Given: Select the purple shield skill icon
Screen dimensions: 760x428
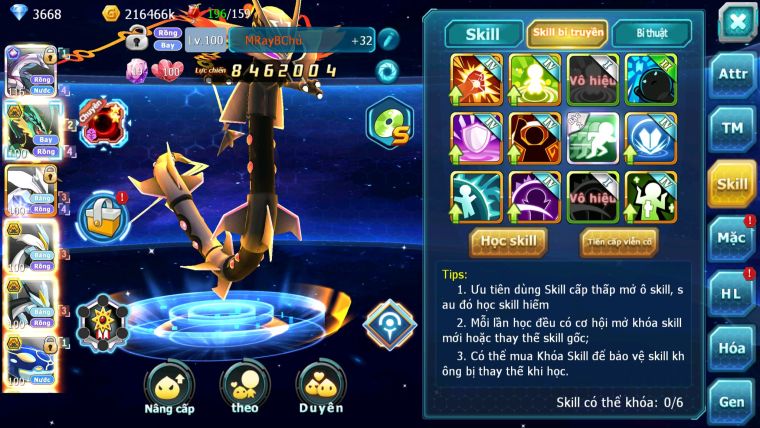Looking at the screenshot, I should click(x=476, y=138).
